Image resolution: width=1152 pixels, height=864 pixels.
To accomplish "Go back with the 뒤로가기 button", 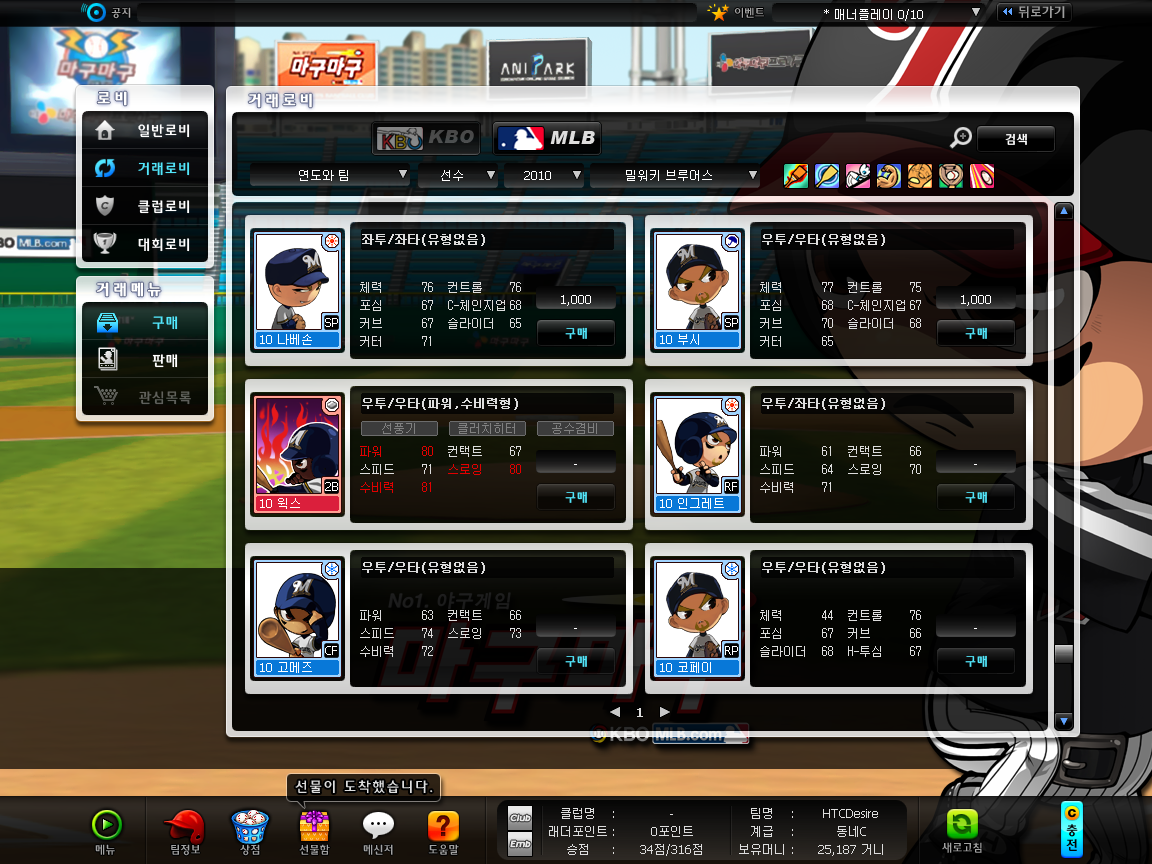I will click(x=1033, y=12).
